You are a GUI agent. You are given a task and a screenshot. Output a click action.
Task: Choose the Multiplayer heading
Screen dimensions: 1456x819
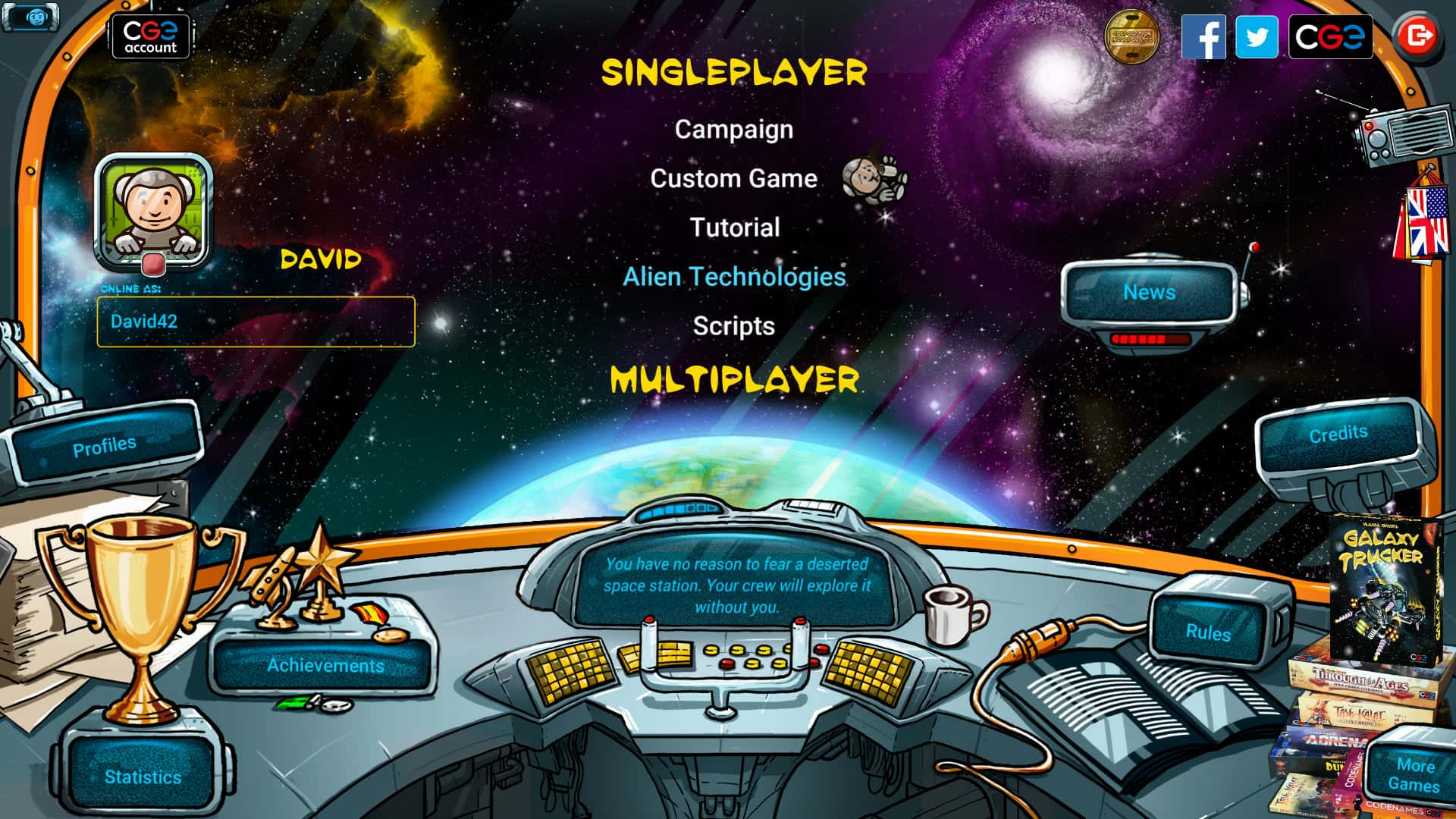click(734, 380)
